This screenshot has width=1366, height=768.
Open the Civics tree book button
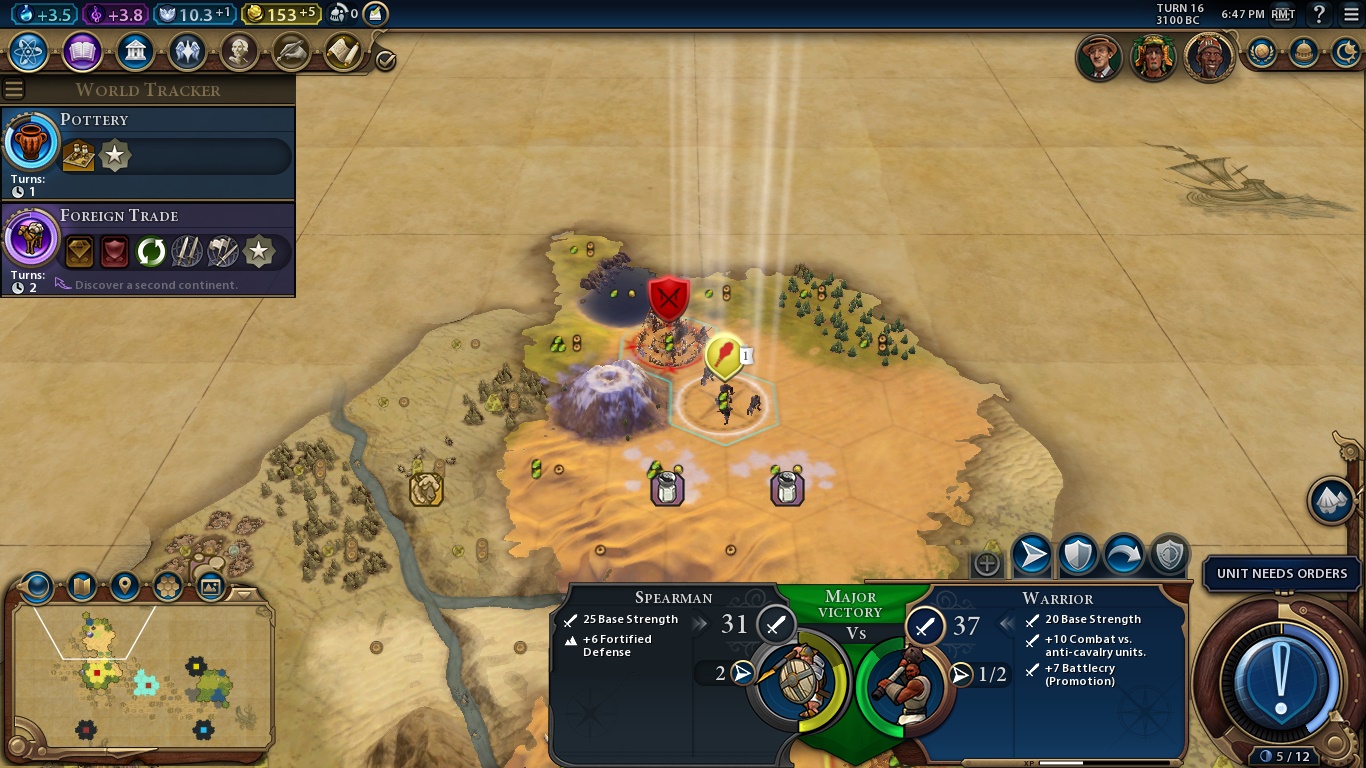(x=82, y=51)
